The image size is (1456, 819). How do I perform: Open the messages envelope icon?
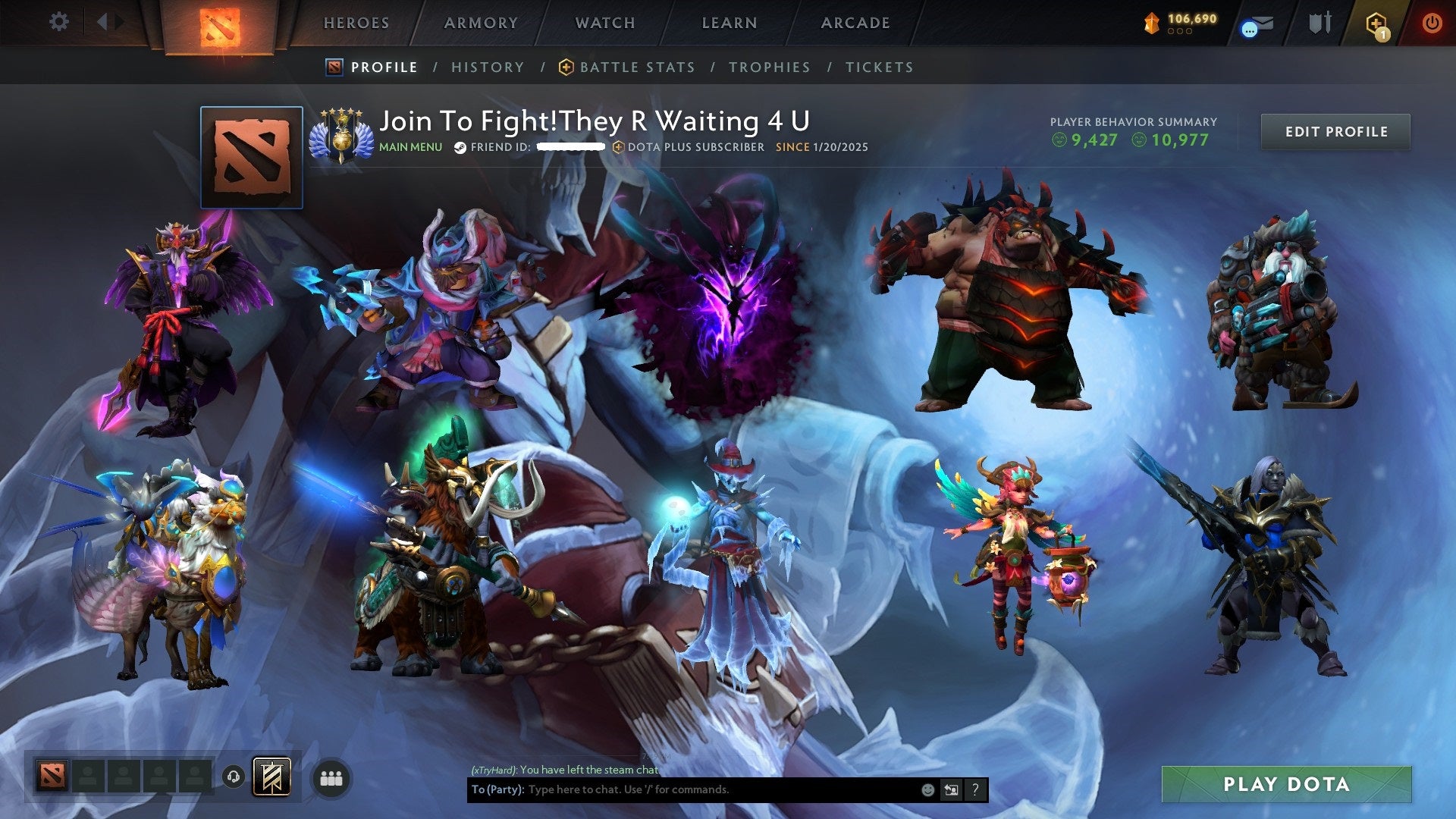coord(1255,24)
